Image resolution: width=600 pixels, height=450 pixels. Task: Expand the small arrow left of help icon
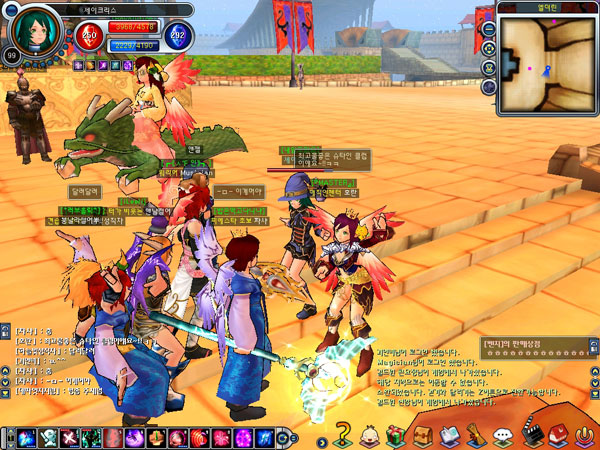pos(322,439)
